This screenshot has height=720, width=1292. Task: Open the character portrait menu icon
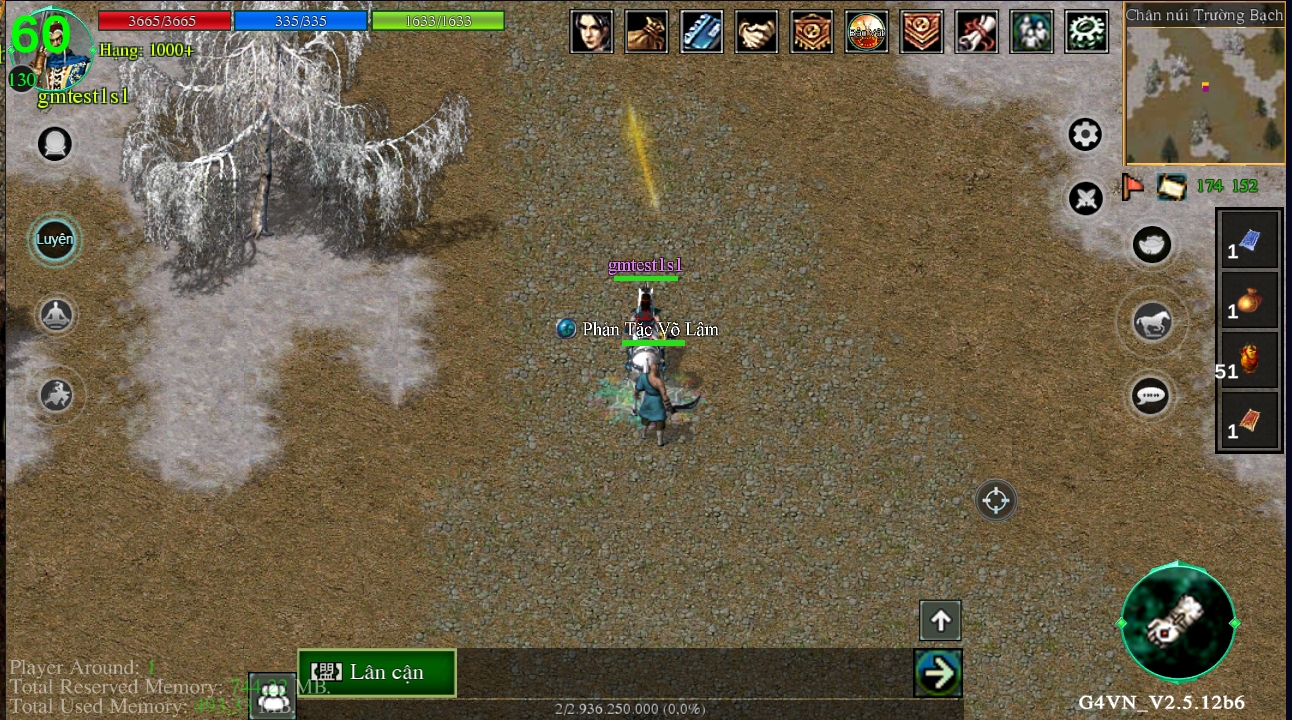click(x=591, y=31)
